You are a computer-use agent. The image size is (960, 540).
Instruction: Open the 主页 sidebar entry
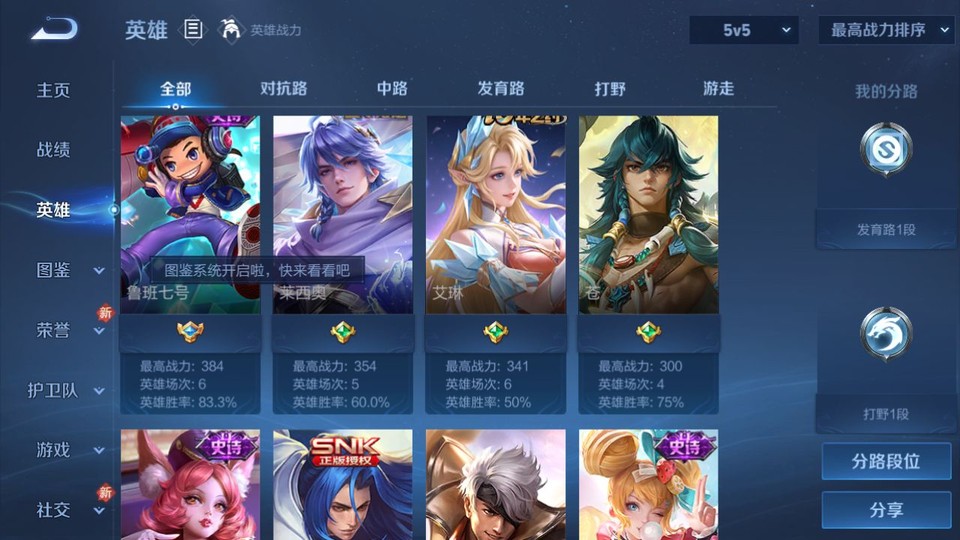54,90
